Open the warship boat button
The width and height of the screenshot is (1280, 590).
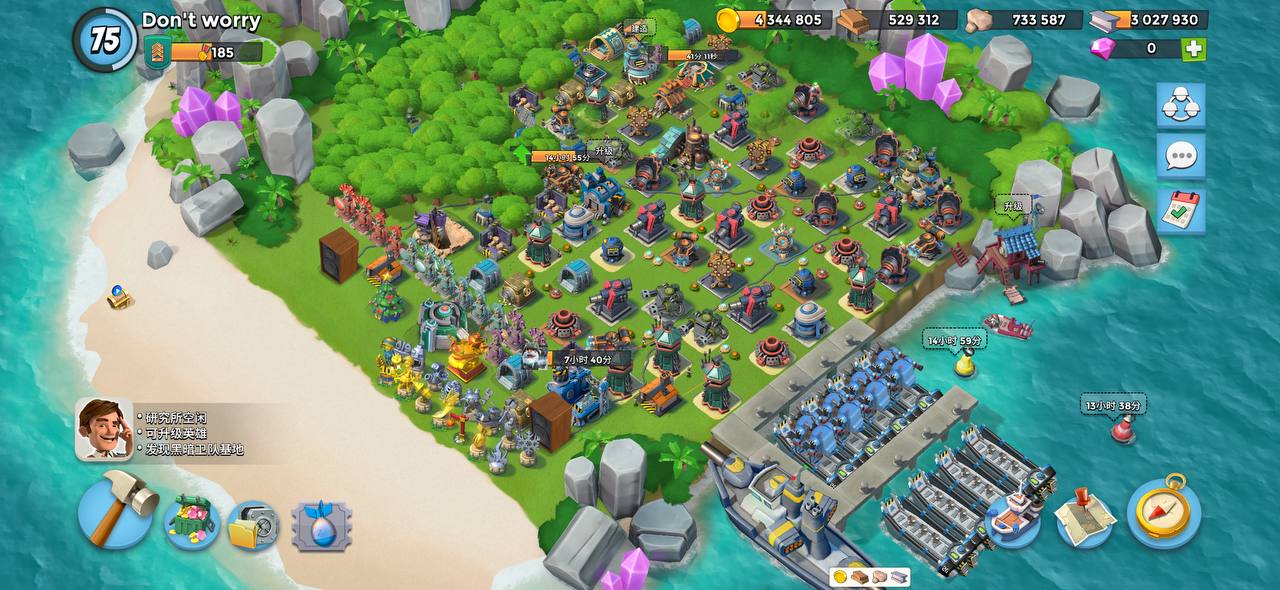tap(1013, 516)
